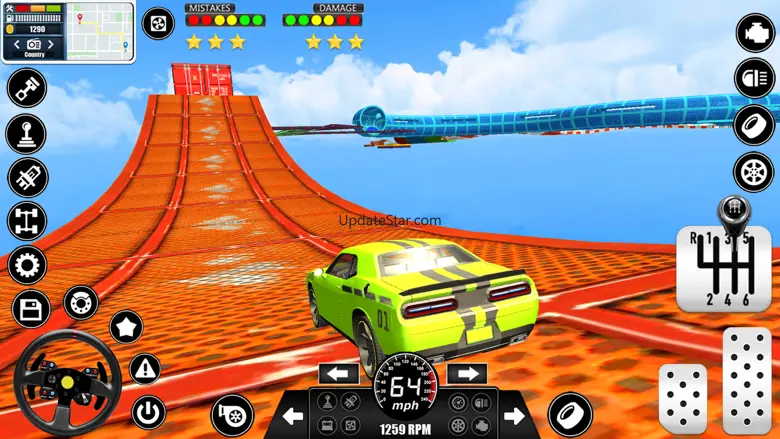Open the chassis axle icon
This screenshot has width=780, height=439.
pyautogui.click(x=27, y=222)
